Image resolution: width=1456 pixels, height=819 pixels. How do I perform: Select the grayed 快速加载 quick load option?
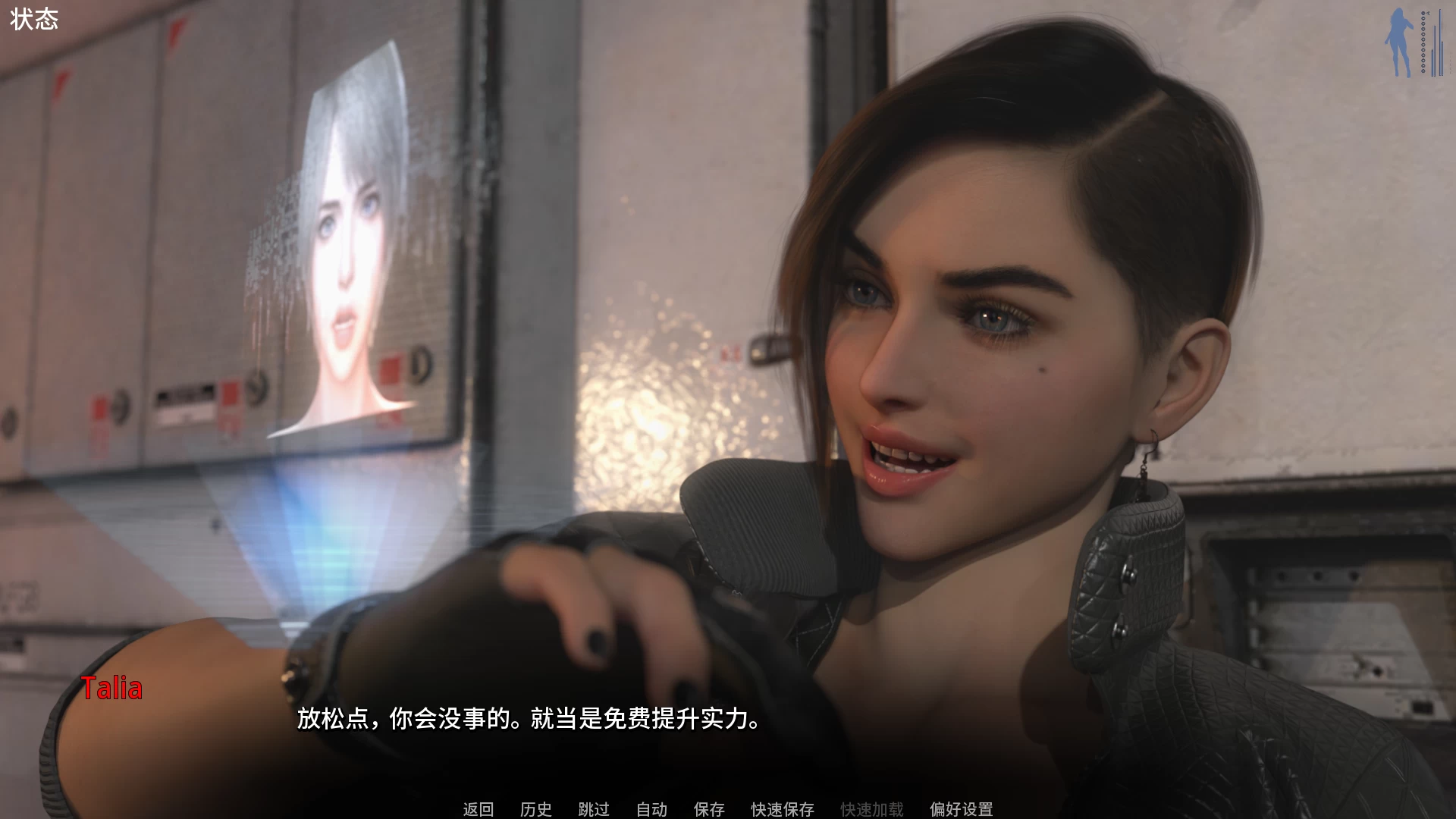point(871,808)
